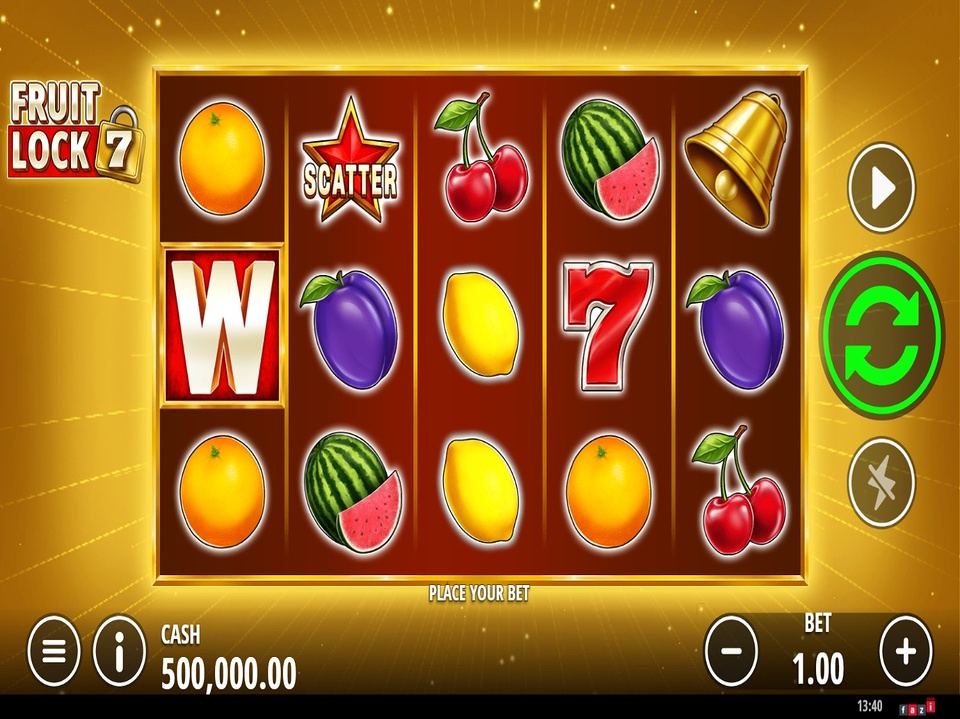960x719 pixels.
Task: Open the hamburger menu
Action: (54, 651)
